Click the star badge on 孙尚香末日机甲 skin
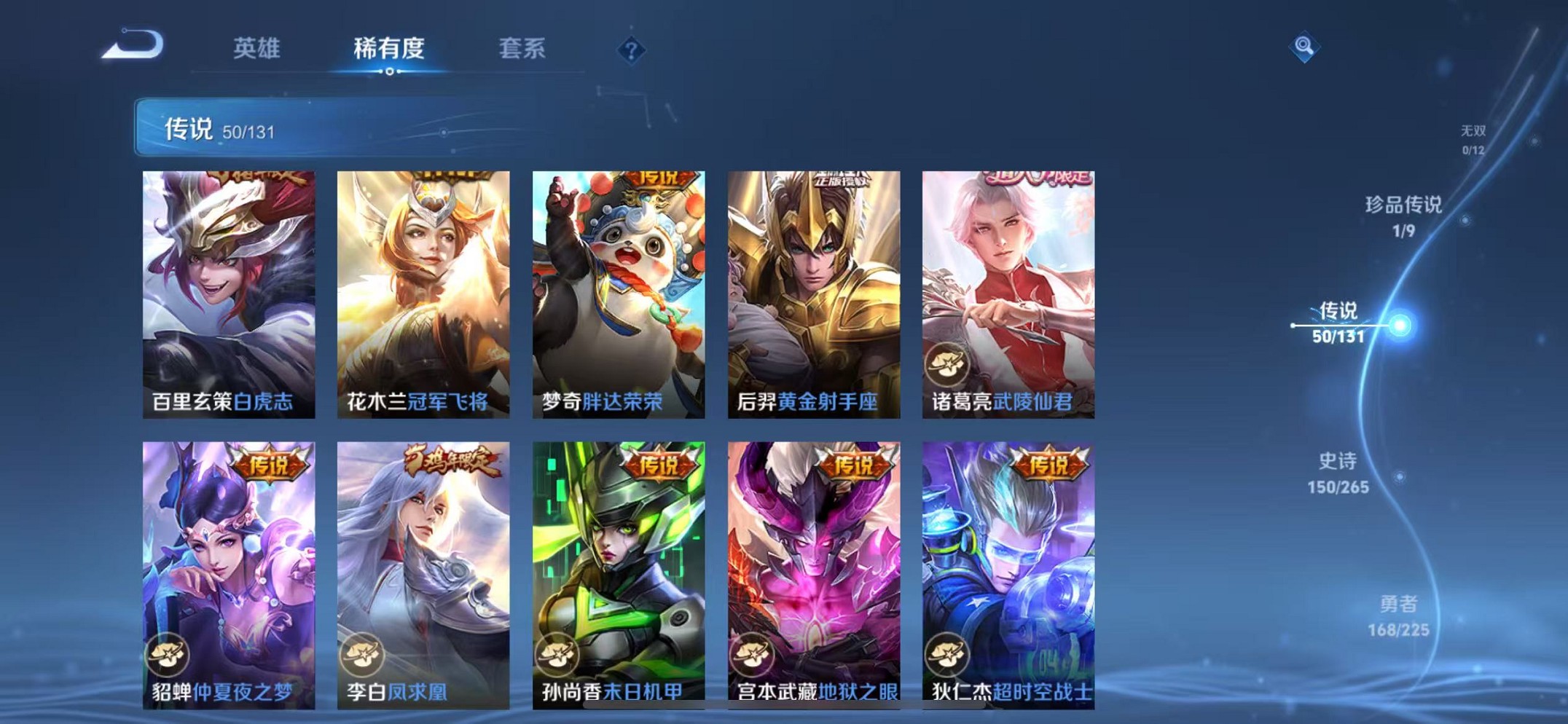 [557, 653]
